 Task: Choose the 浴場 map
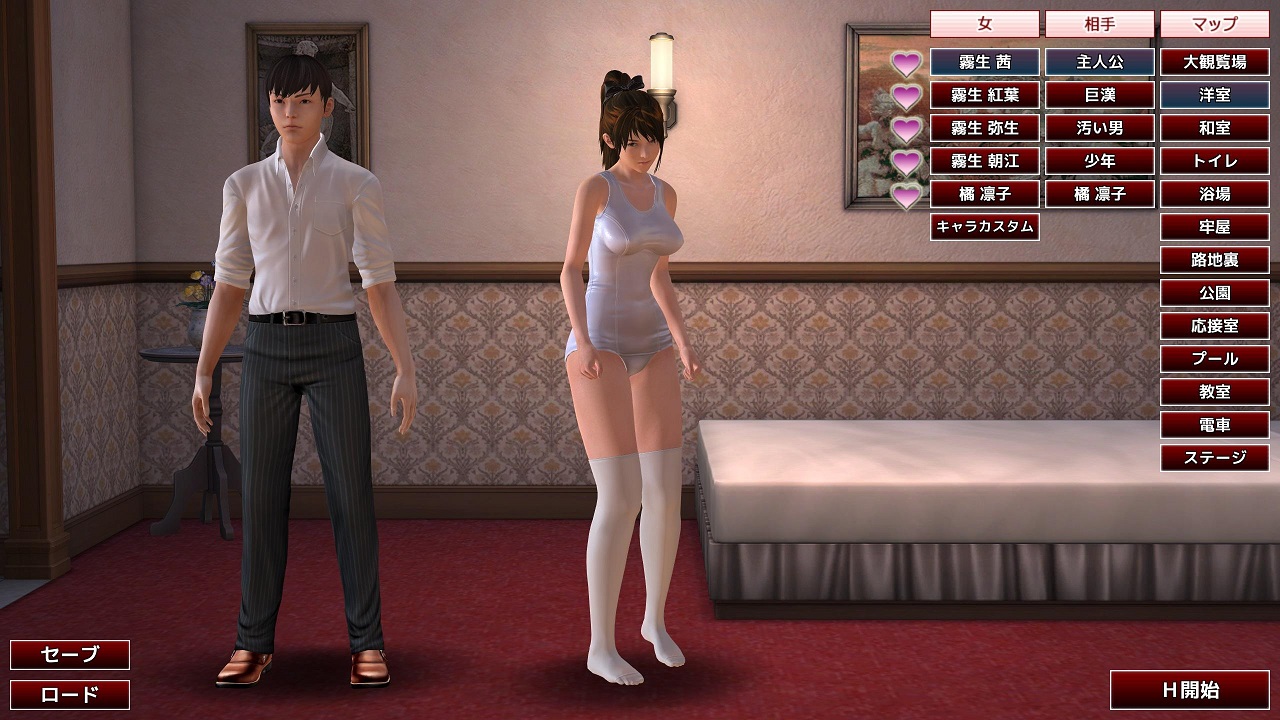coord(1215,194)
